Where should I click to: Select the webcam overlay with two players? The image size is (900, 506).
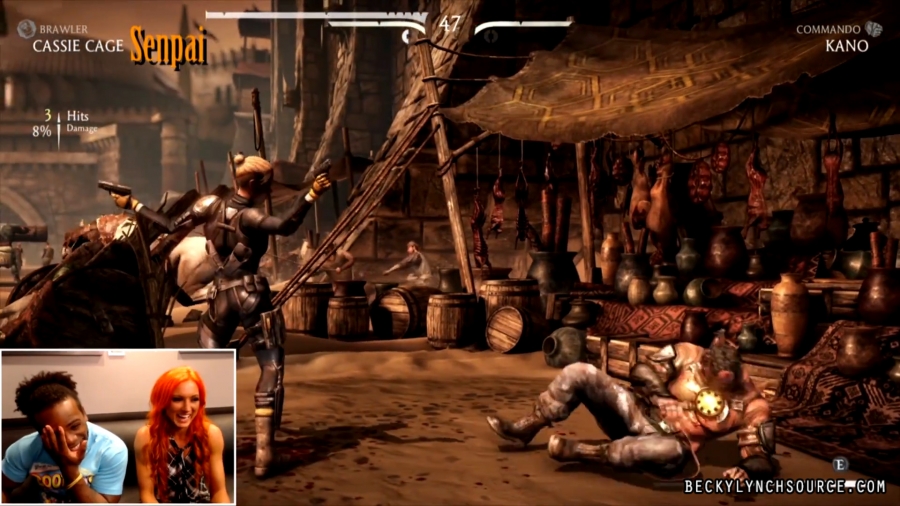click(118, 426)
